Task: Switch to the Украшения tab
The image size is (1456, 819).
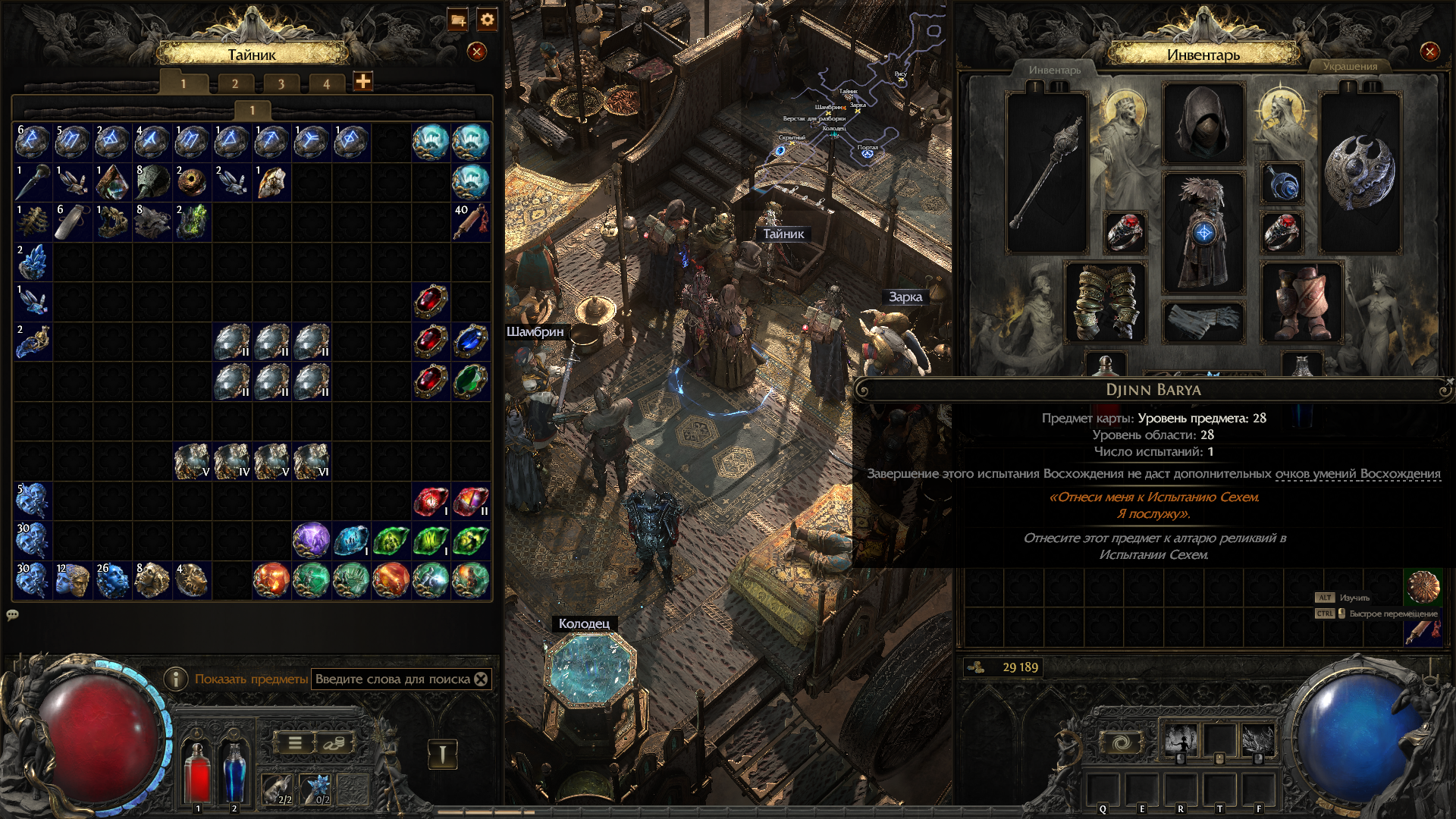Action: pyautogui.click(x=1350, y=67)
